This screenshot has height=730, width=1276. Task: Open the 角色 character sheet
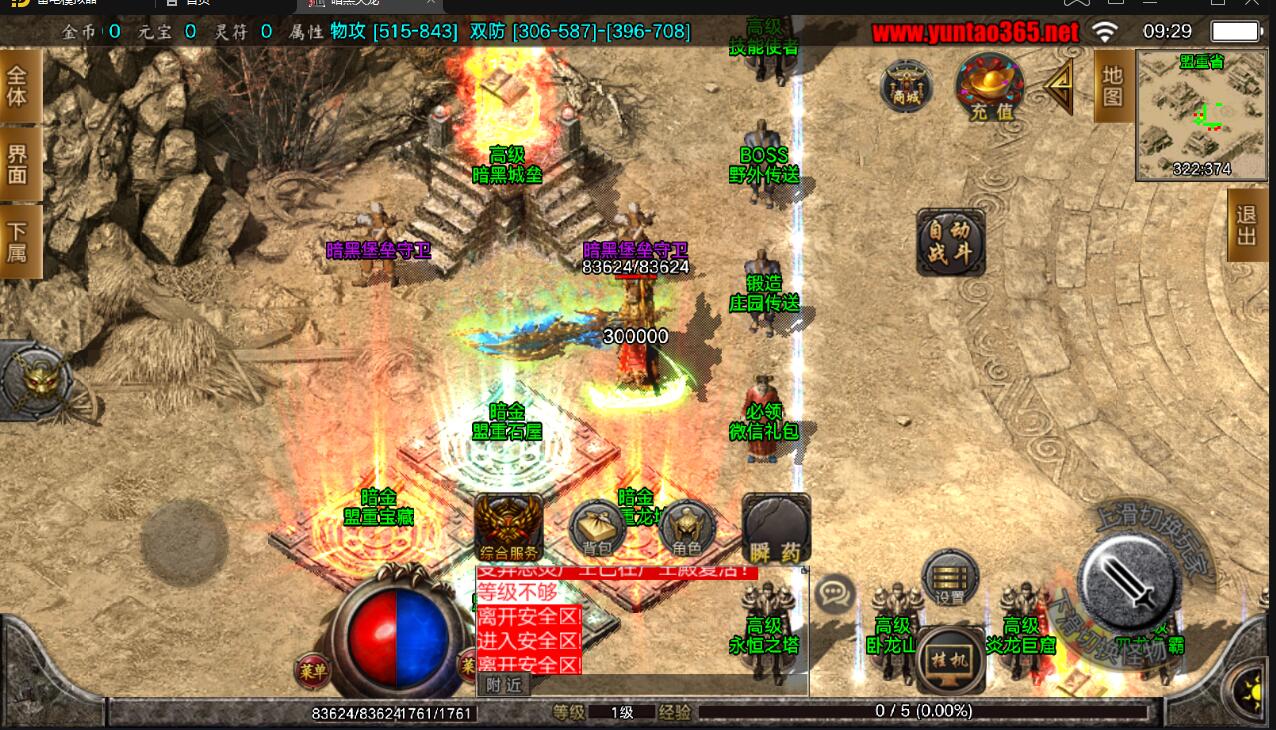[x=687, y=528]
